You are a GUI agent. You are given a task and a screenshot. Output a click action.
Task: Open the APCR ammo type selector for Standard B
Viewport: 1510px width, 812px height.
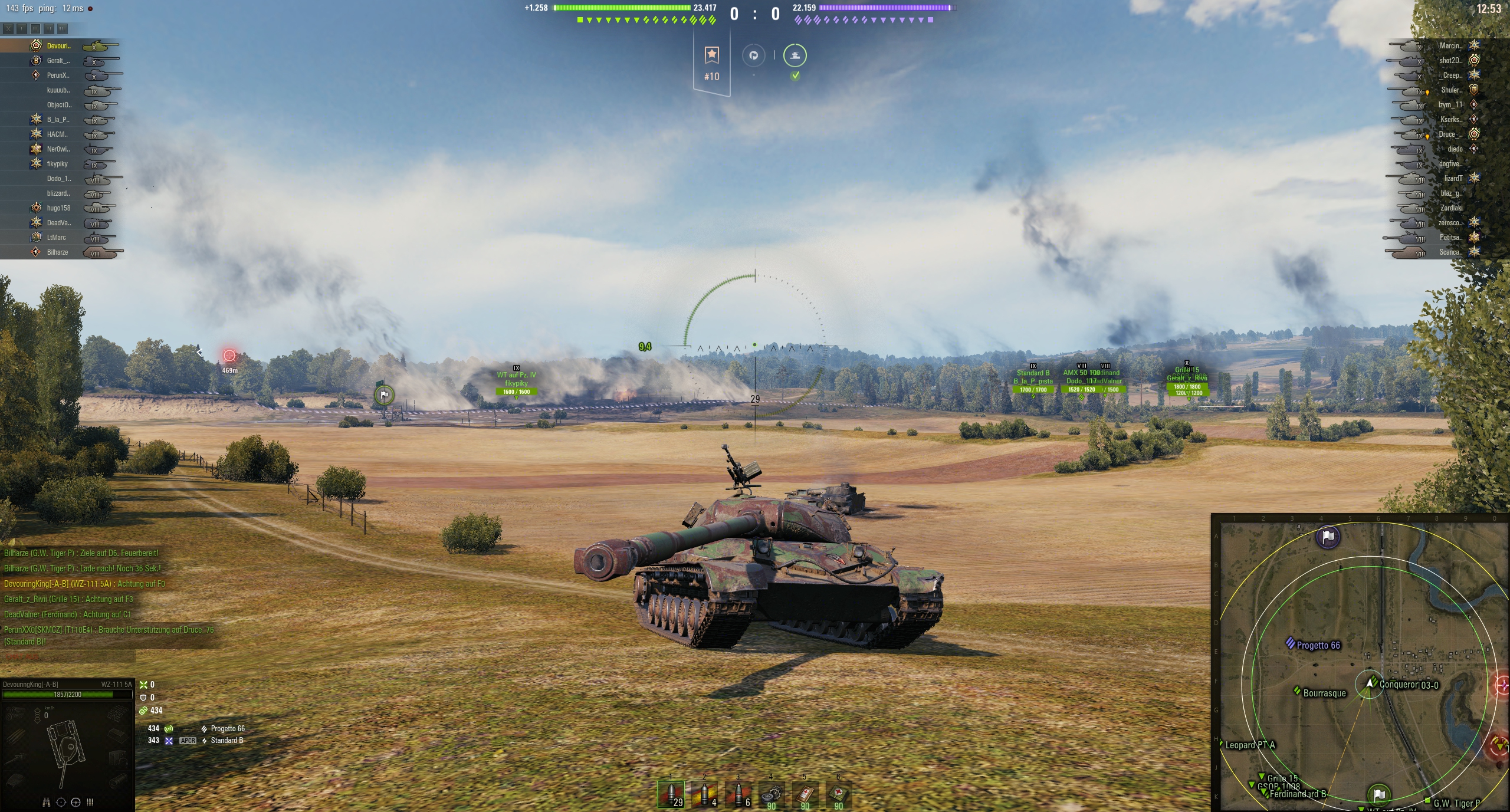click(188, 740)
